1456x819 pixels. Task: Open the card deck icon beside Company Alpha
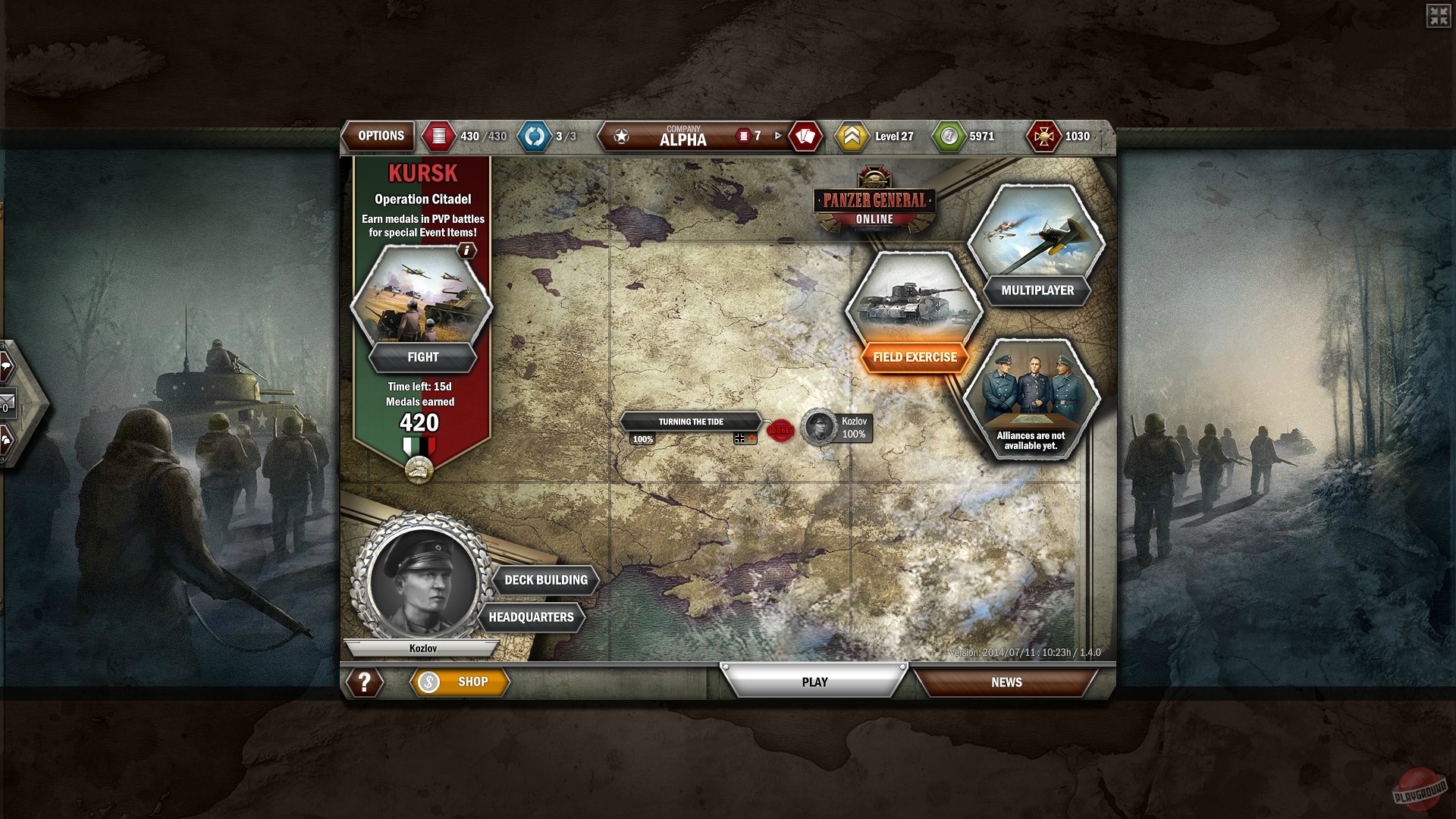(x=805, y=136)
